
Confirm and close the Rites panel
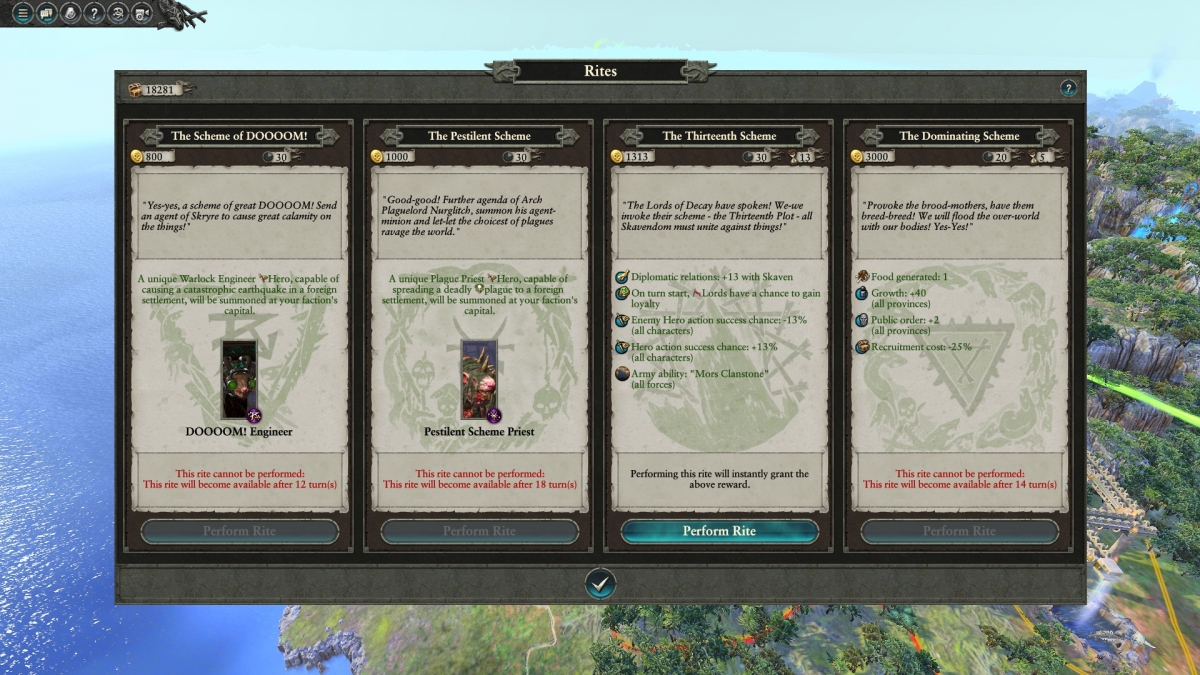point(600,583)
